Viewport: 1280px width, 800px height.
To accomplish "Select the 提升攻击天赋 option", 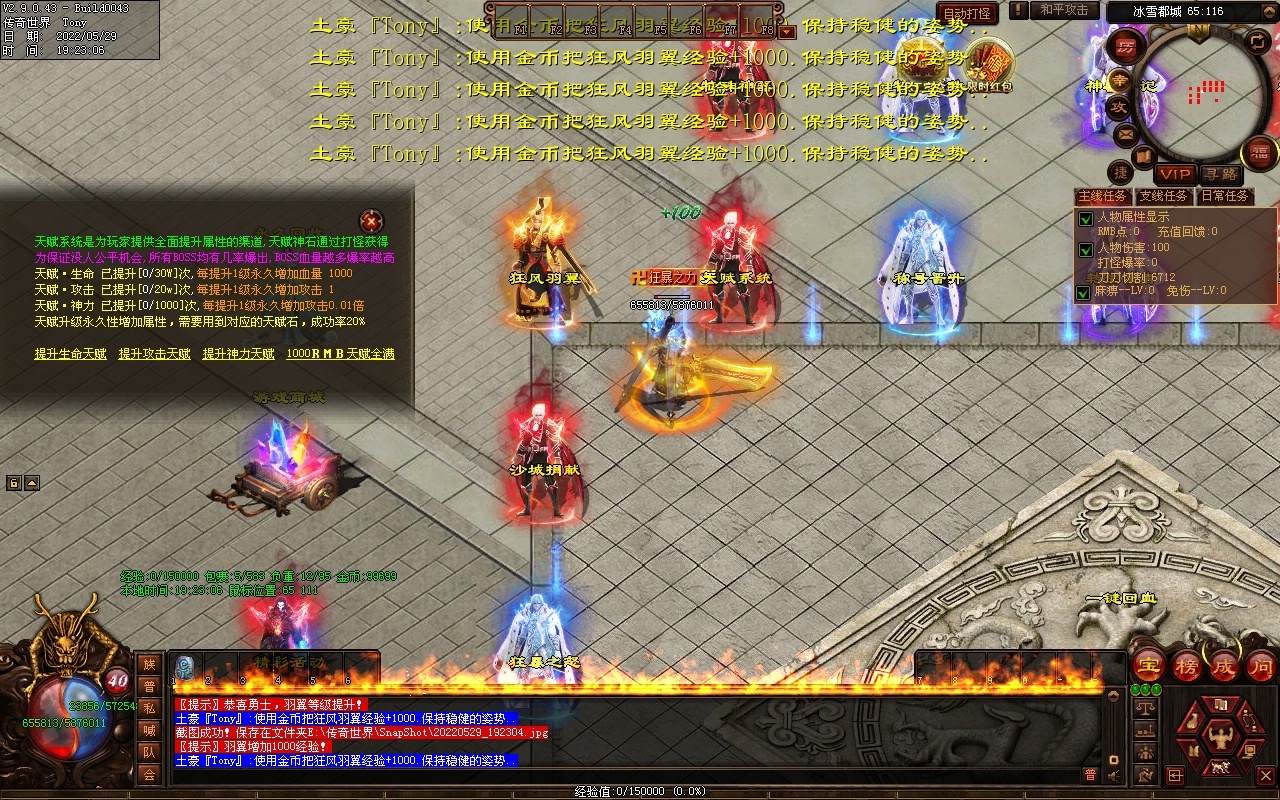I will pos(154,354).
